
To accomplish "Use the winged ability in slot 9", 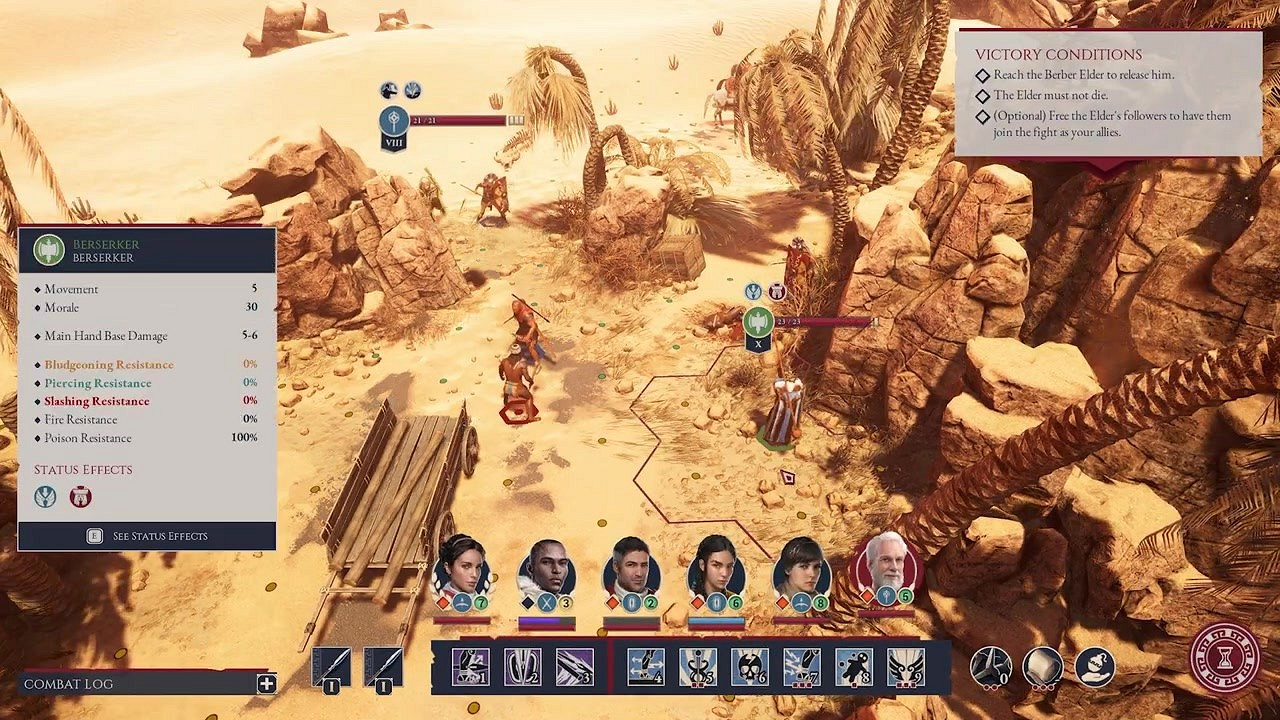I will coord(905,667).
